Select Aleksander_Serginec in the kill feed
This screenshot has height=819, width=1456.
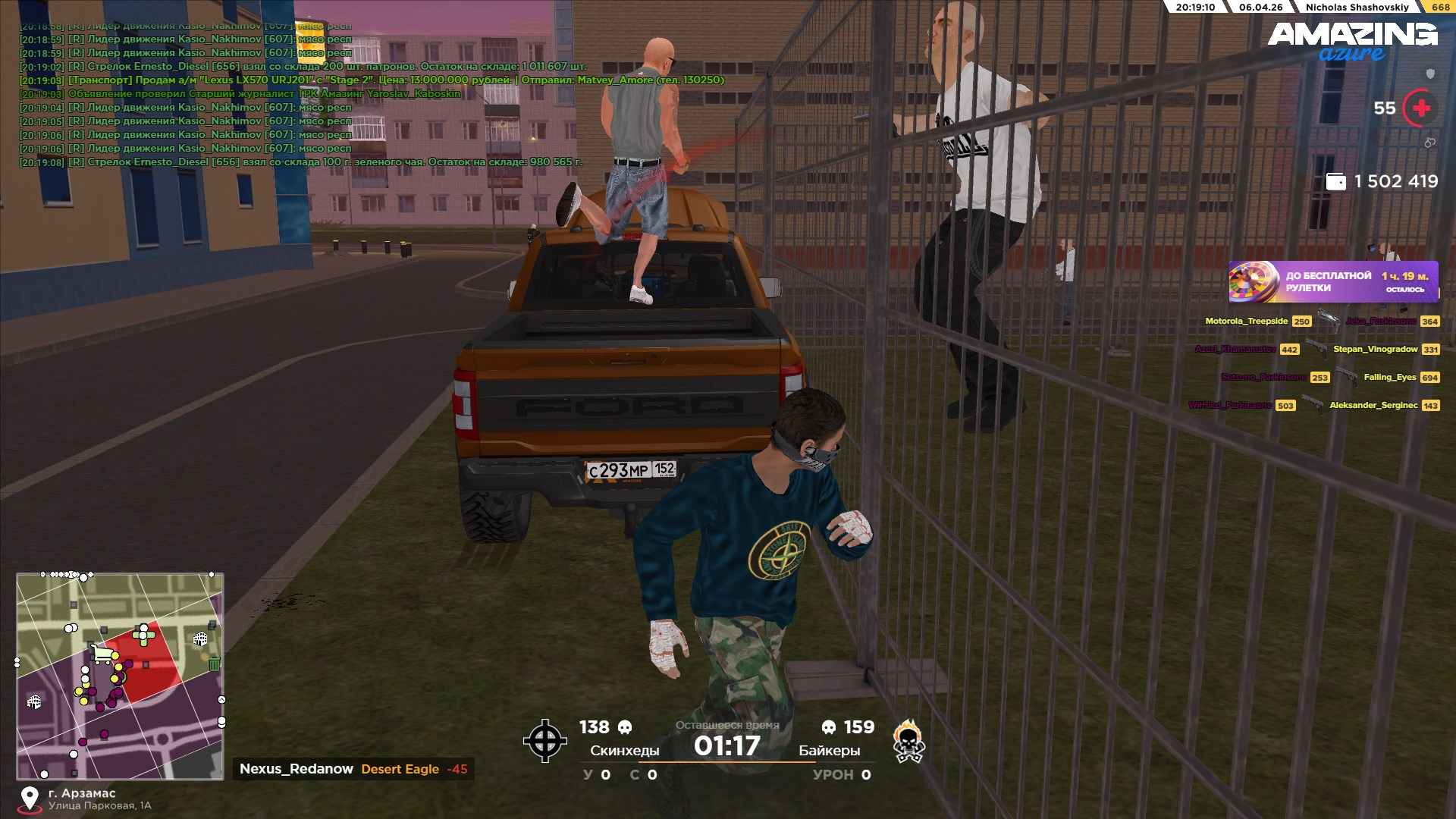[x=1373, y=406]
